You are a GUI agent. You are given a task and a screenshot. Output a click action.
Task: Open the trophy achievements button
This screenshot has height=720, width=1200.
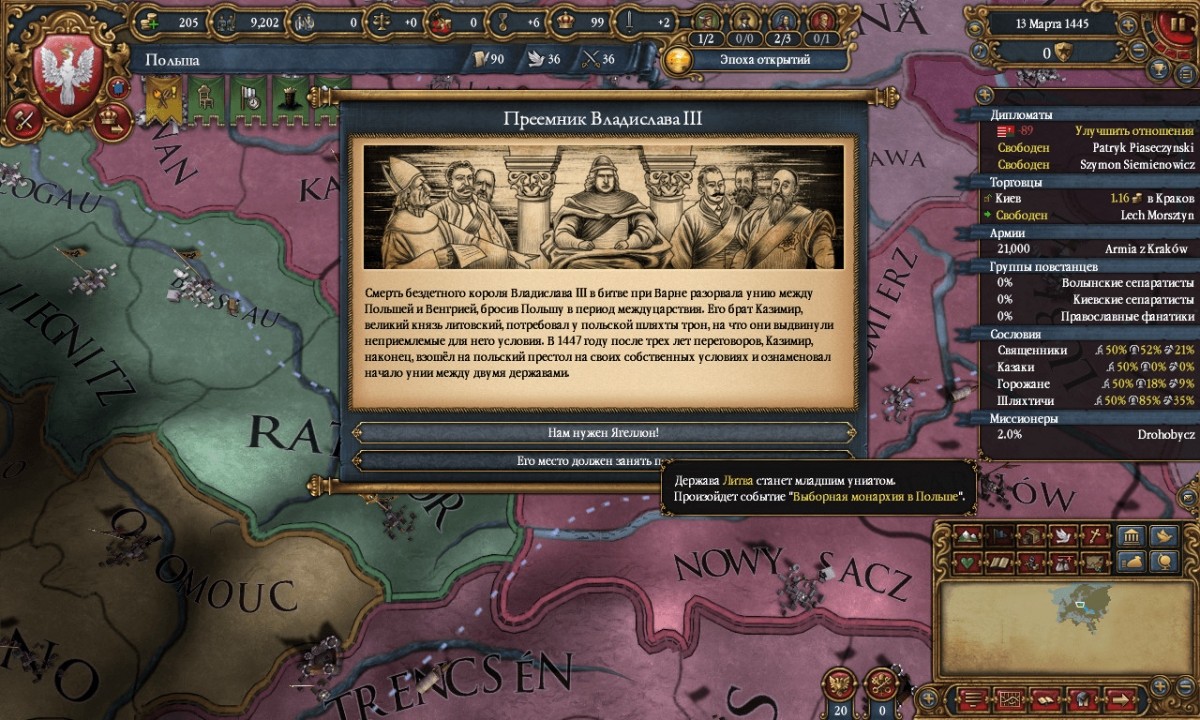pos(1159,68)
